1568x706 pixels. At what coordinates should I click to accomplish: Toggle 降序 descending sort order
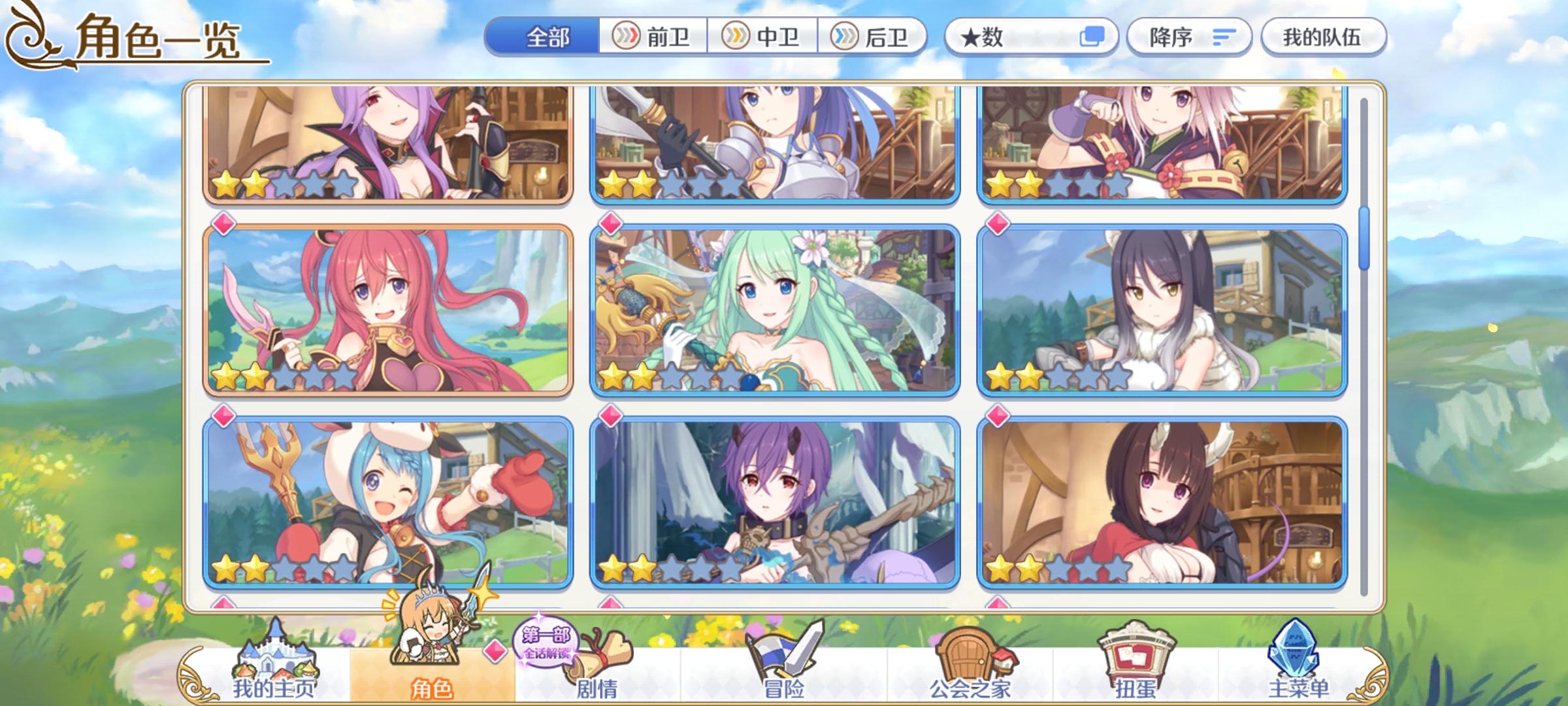click(x=1189, y=37)
